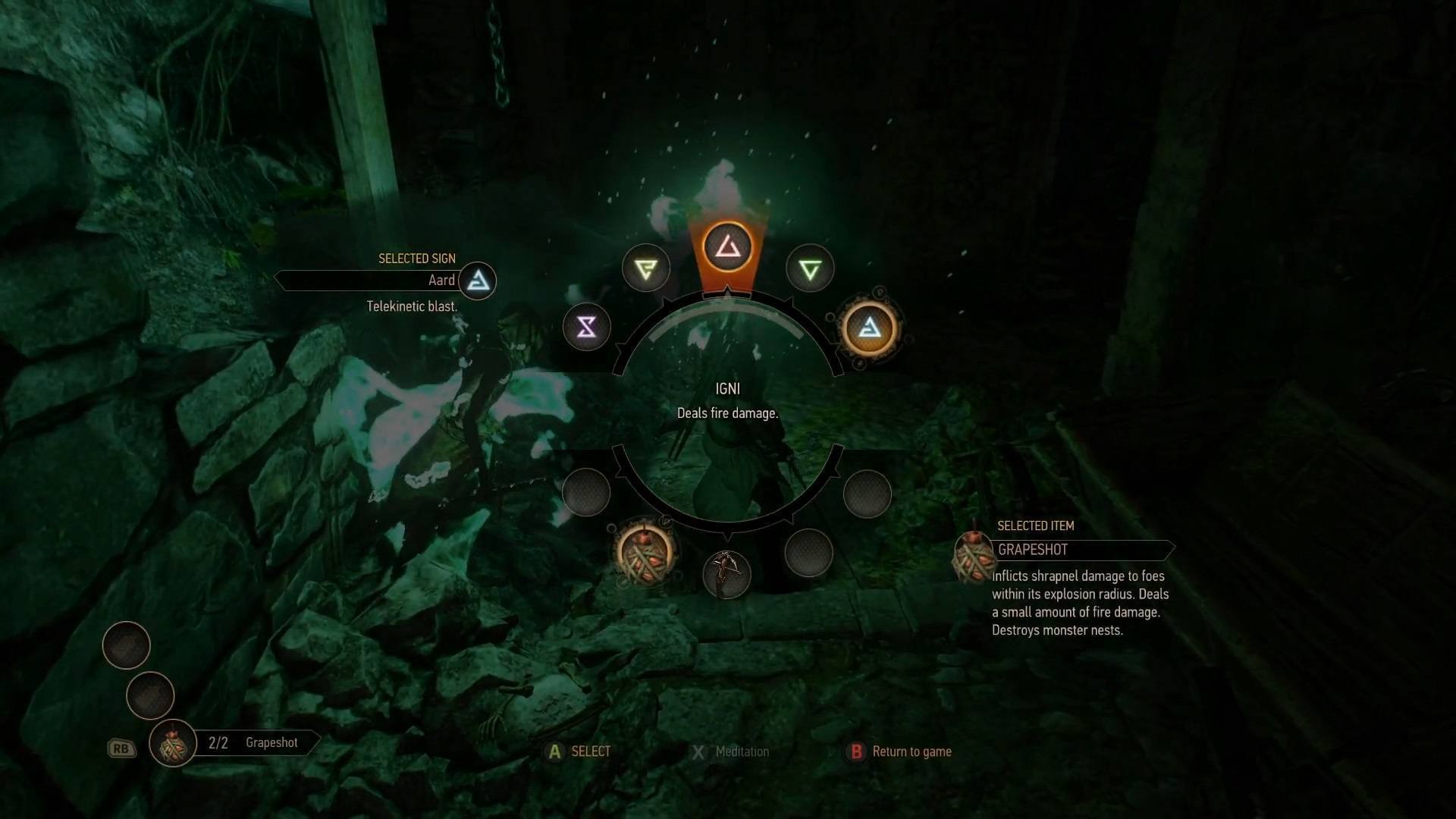This screenshot has width=1456, height=819.
Task: Choose the yellow Quen sign
Action: pyautogui.click(x=646, y=268)
